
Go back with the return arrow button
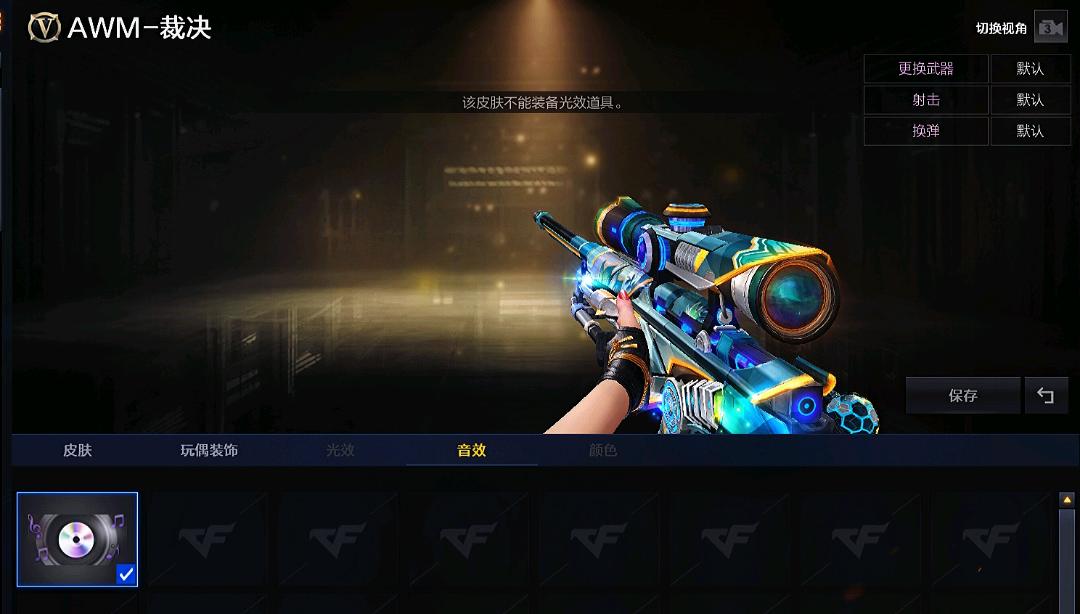[x=1046, y=396]
